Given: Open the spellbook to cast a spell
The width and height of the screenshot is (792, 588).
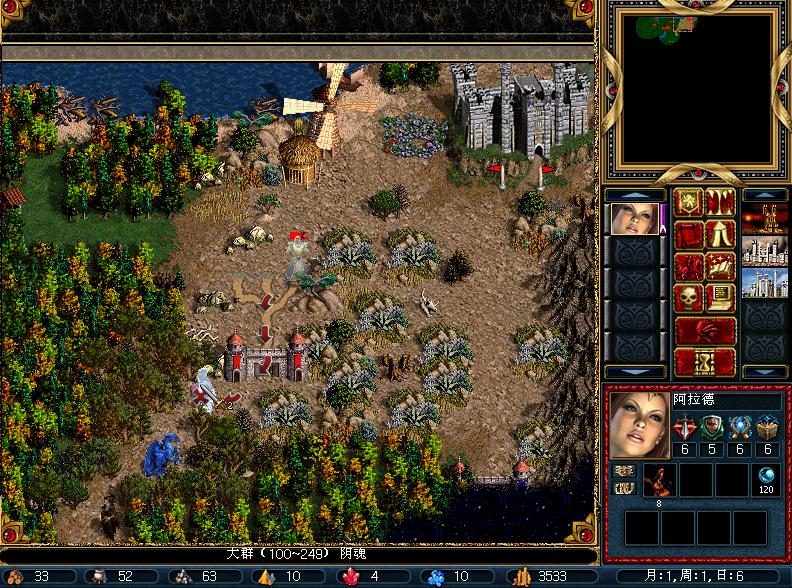Looking at the screenshot, I should pyautogui.click(x=720, y=267).
